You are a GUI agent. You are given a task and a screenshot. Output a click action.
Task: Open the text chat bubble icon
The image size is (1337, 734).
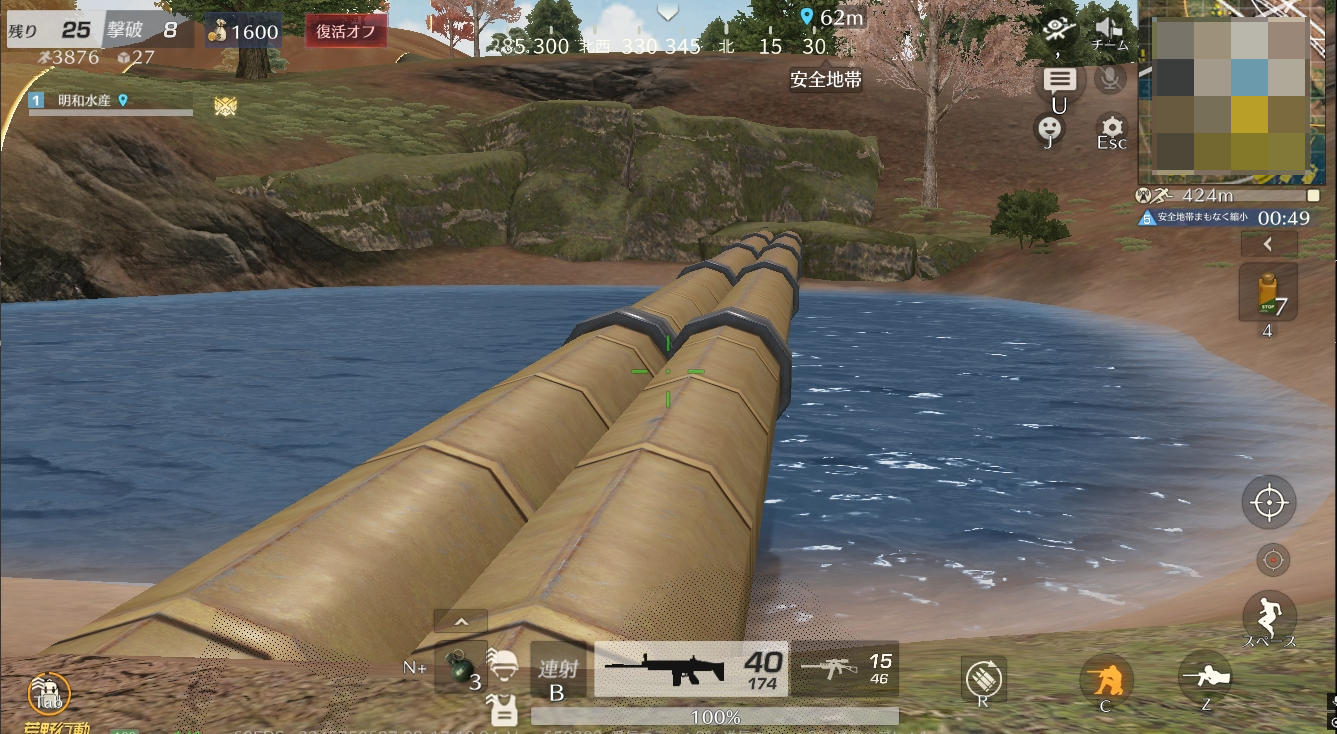click(1059, 80)
